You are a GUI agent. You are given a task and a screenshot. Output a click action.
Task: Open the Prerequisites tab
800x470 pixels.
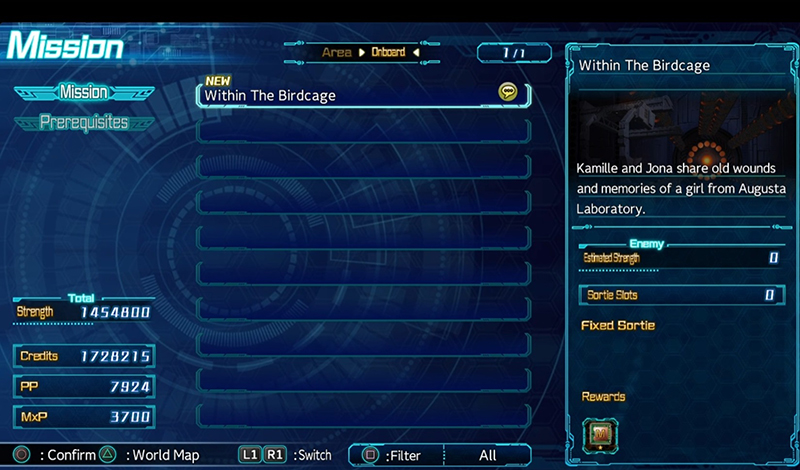pos(84,122)
